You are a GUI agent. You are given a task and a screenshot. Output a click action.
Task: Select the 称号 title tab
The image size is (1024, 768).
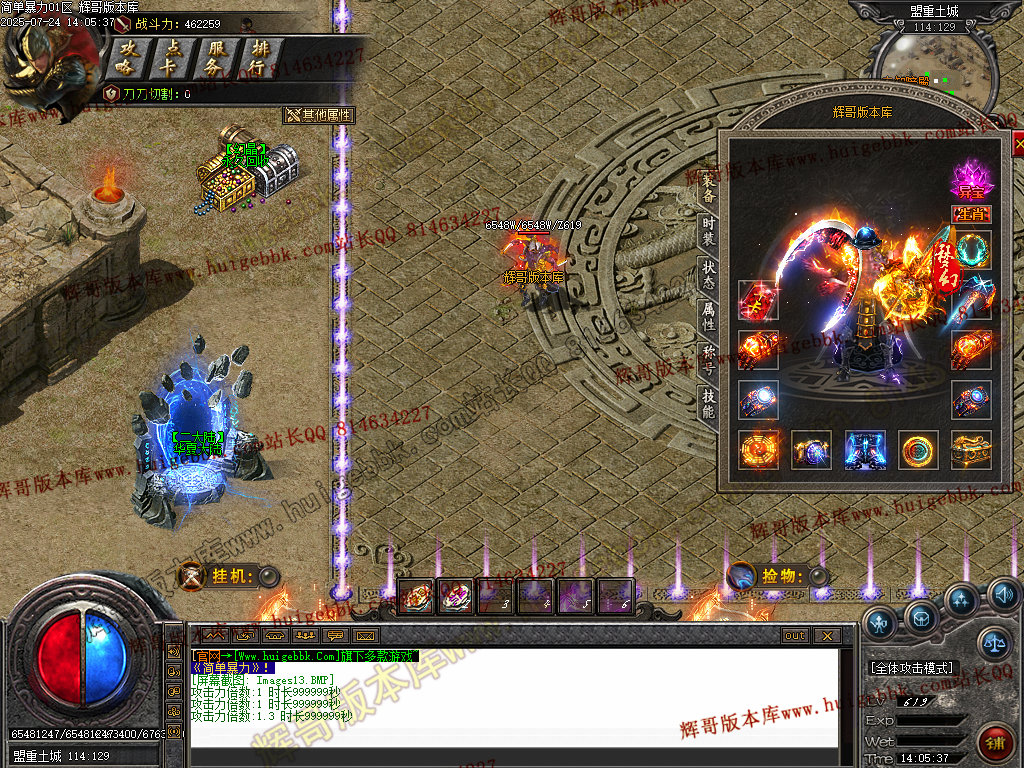tap(708, 361)
